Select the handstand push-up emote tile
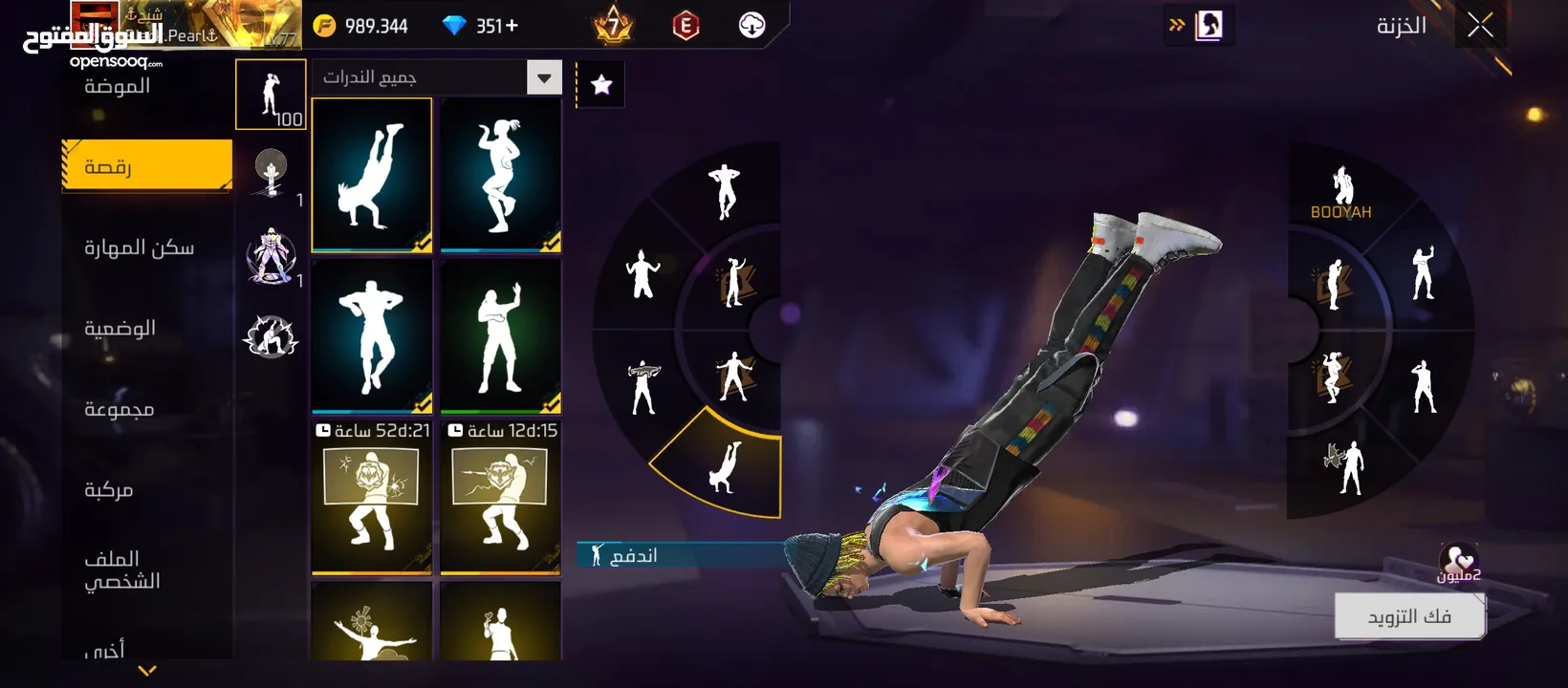Screen dimensions: 1568x688 tap(372, 175)
